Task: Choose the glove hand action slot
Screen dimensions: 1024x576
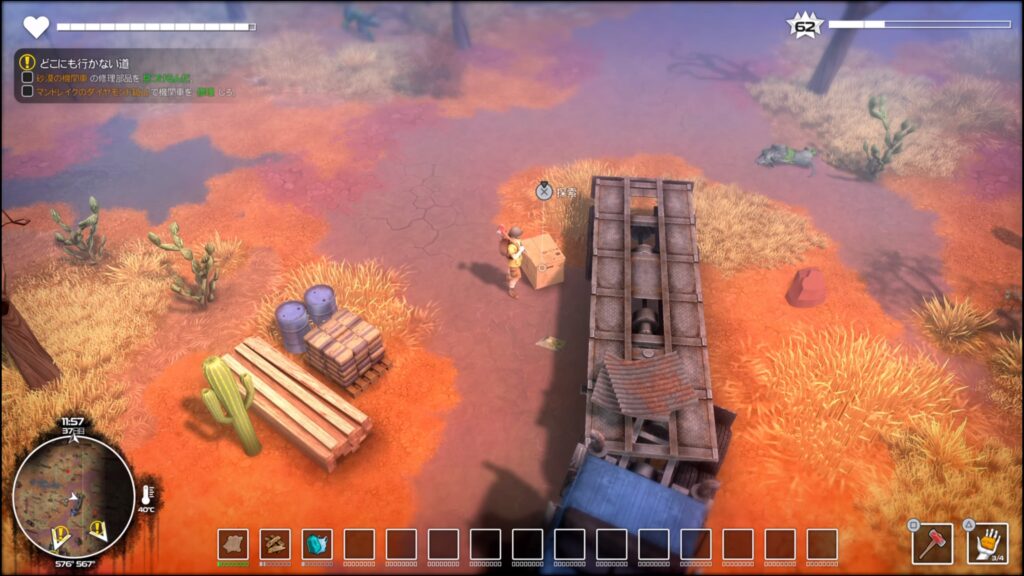Action: coord(987,544)
